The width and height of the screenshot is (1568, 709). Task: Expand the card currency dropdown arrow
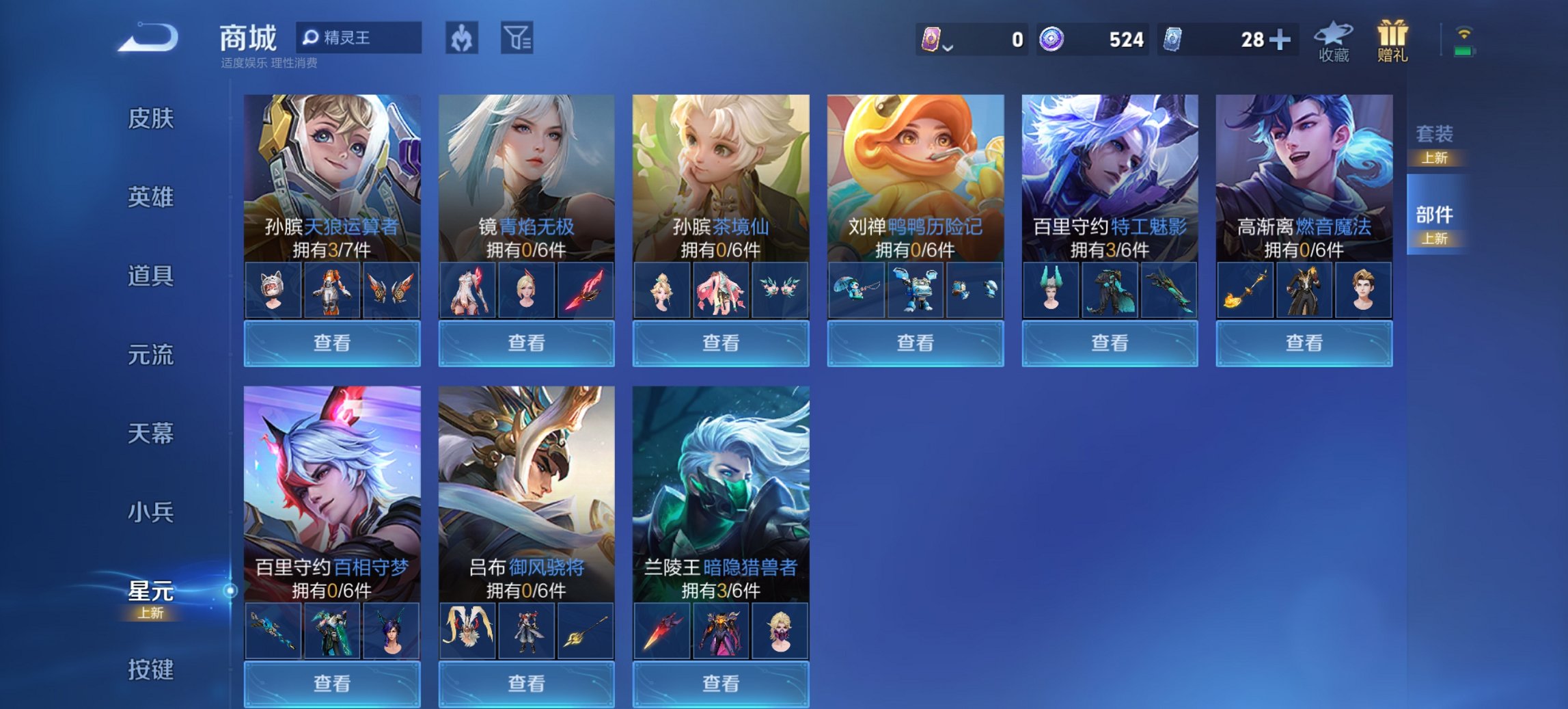pyautogui.click(x=948, y=46)
